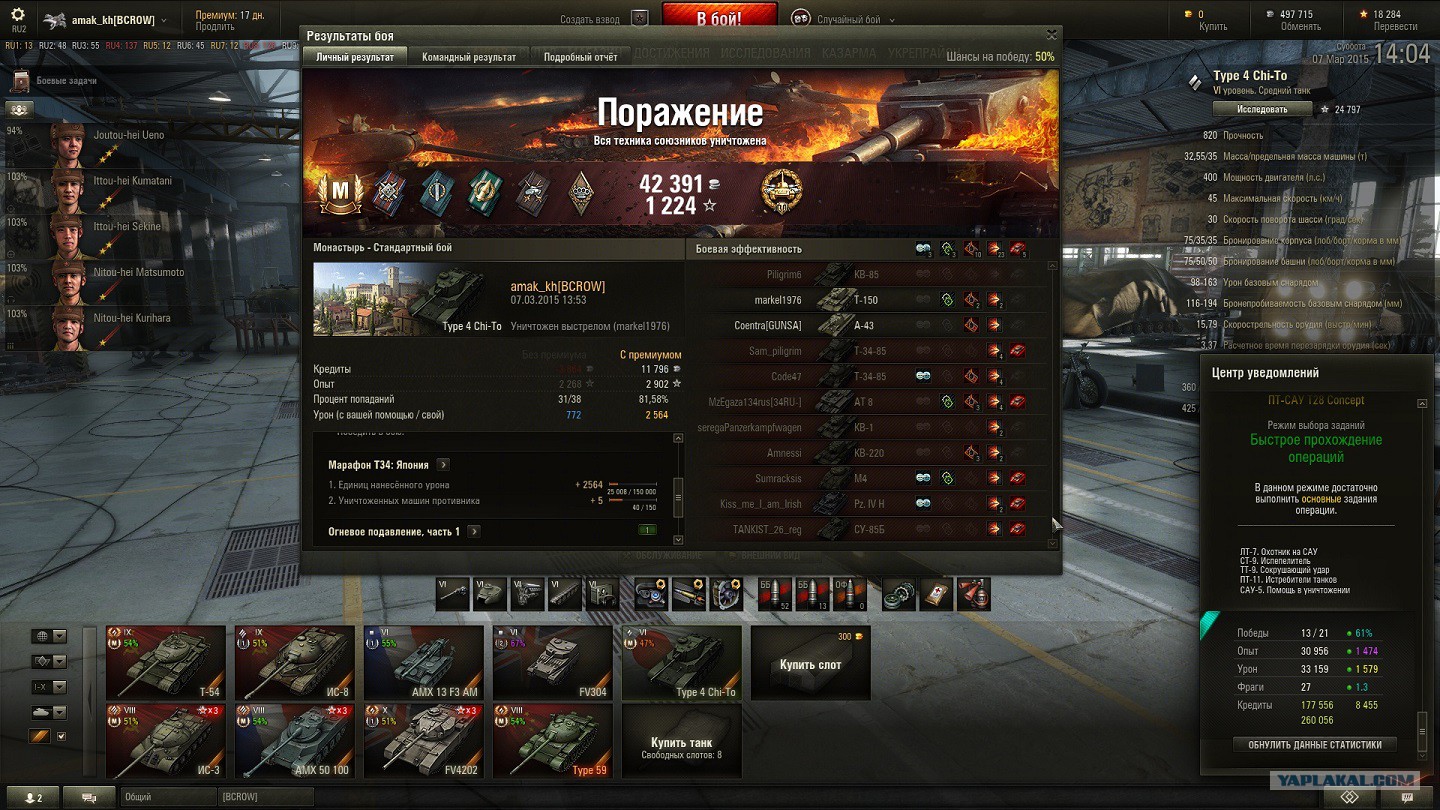The width and height of the screenshot is (1440, 810).
Task: Open the Общий chat channel tab
Action: click(x=167, y=797)
